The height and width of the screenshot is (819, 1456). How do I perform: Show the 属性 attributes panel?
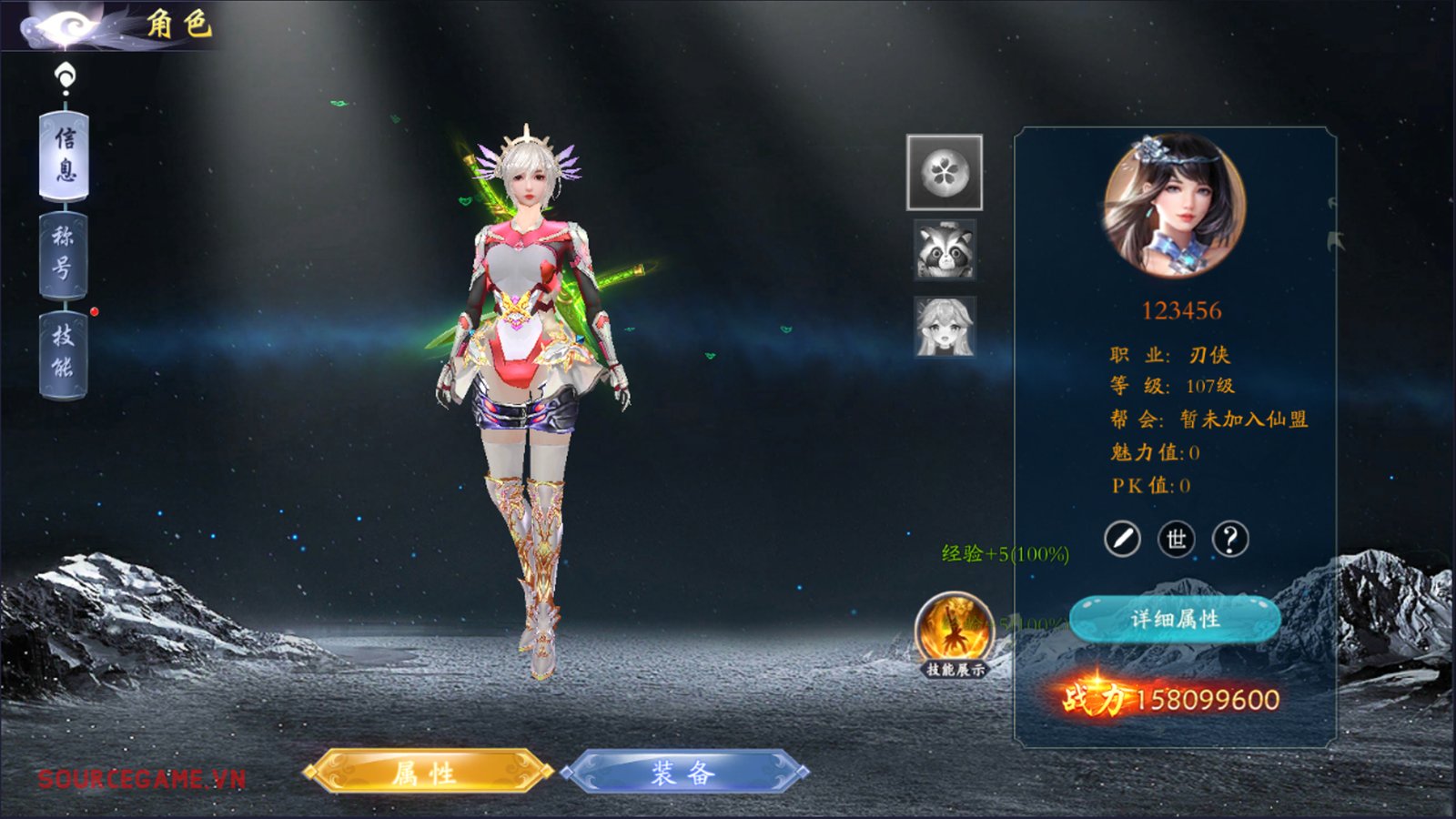coord(427,773)
